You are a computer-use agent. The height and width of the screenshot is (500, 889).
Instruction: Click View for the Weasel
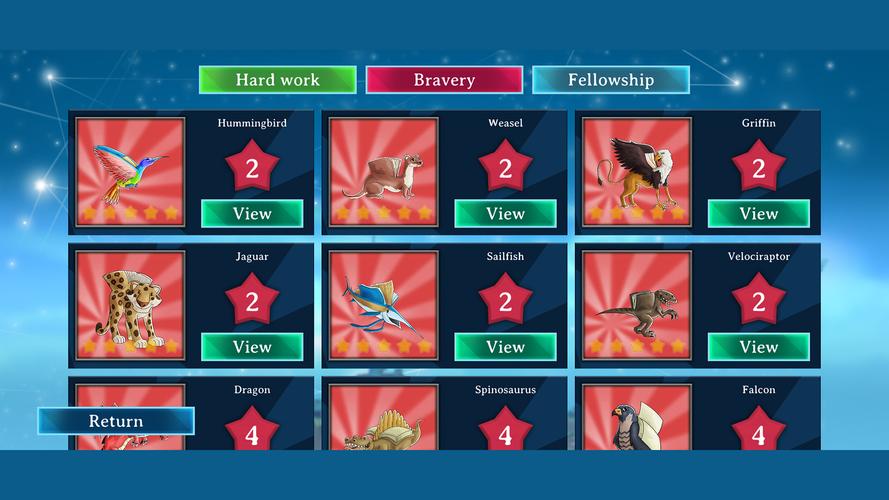coord(505,213)
